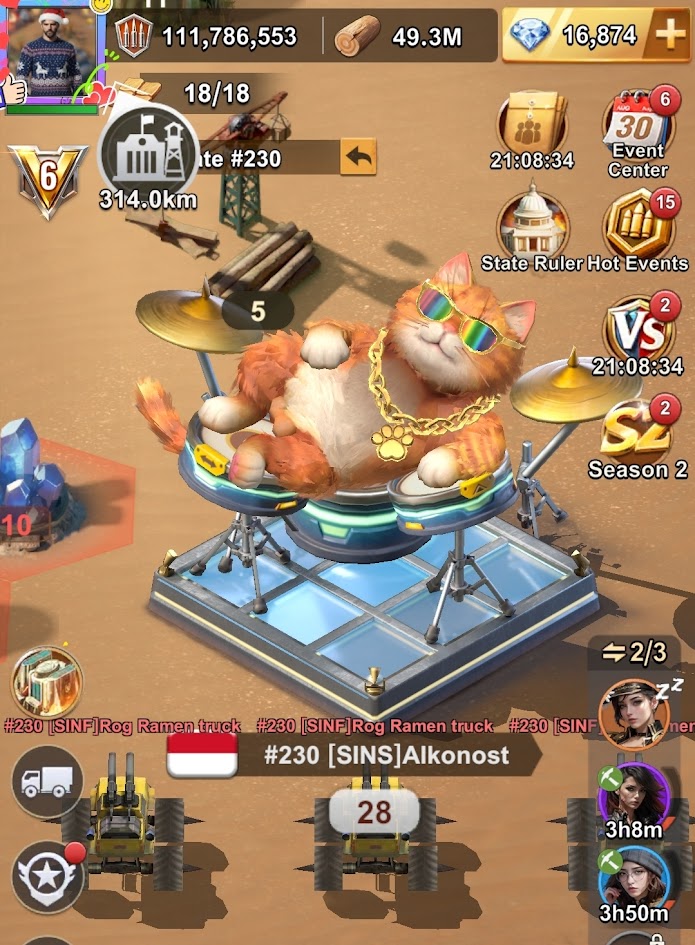Select the squad returning in 3h50m
This screenshot has height=945, width=695.
point(633,880)
